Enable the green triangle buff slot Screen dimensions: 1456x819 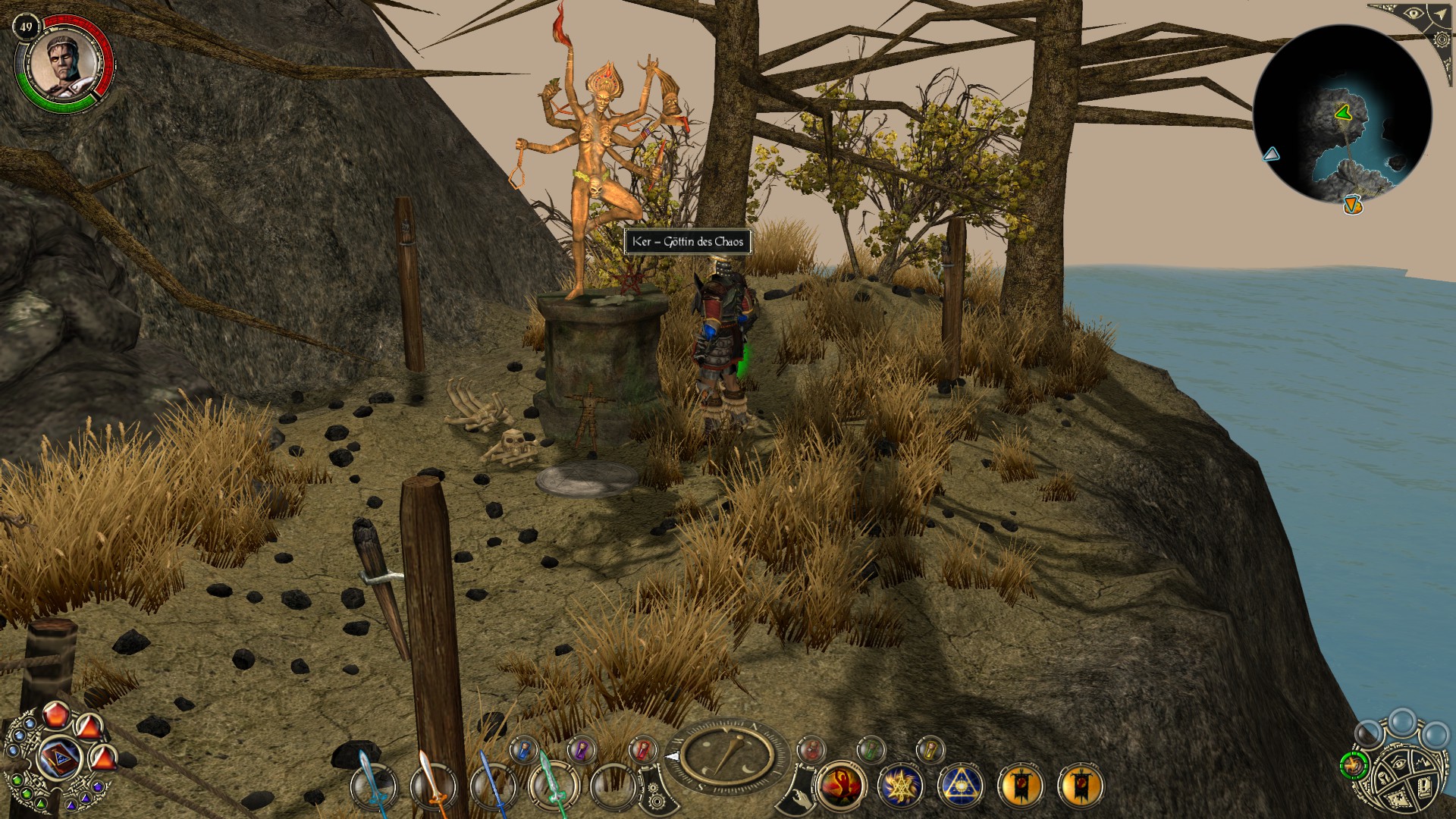(39, 805)
